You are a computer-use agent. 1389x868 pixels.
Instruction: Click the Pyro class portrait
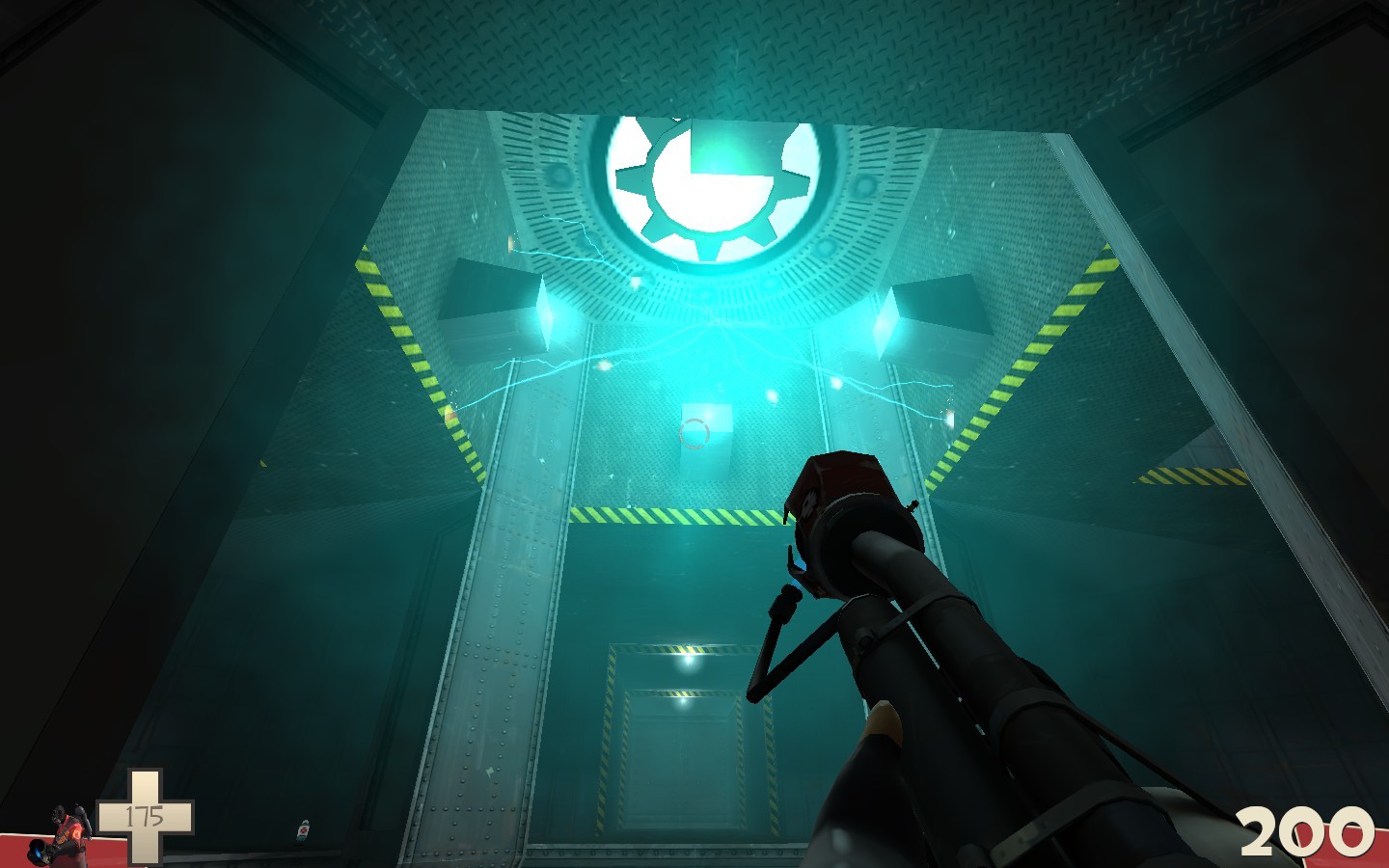point(60,833)
